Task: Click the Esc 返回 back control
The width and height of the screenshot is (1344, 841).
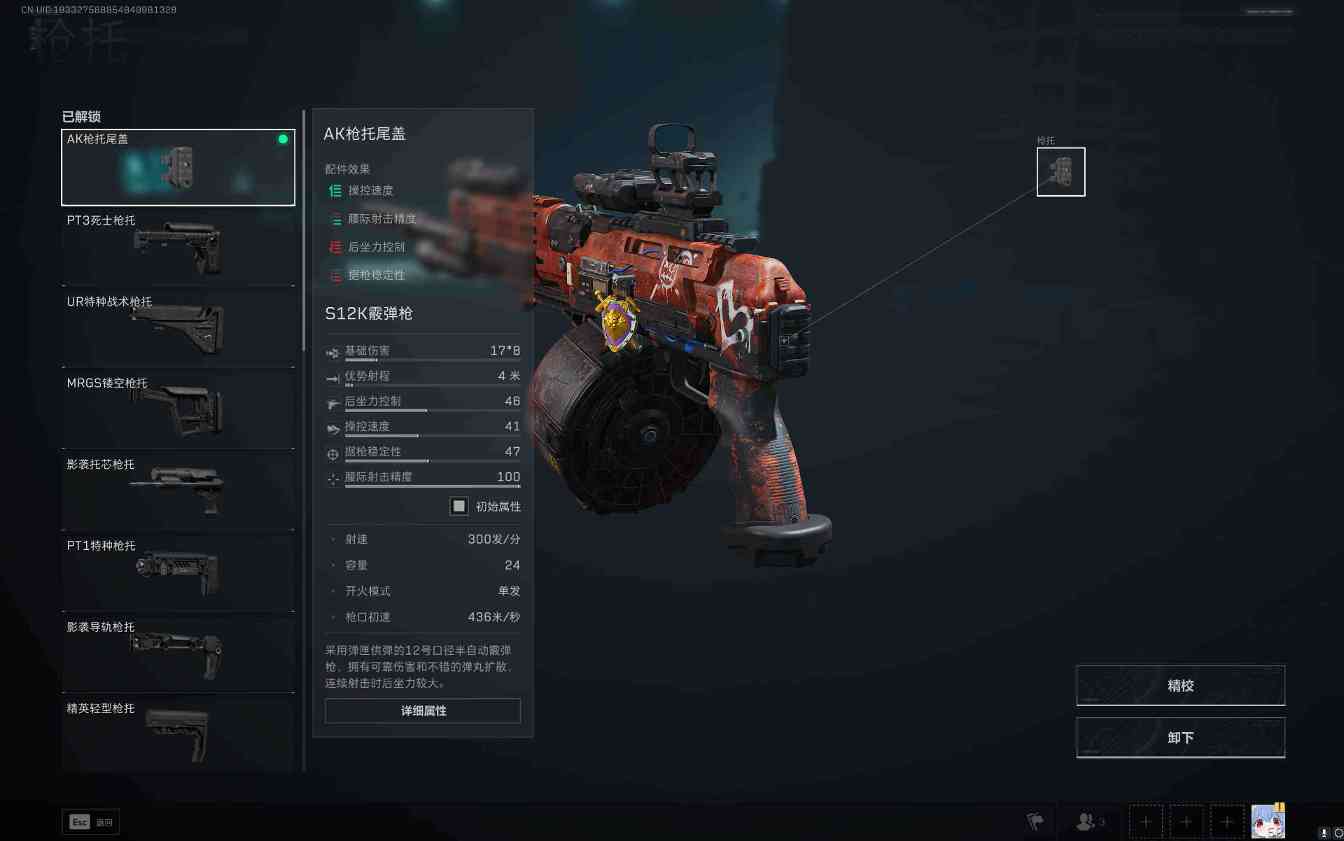Action: point(90,821)
